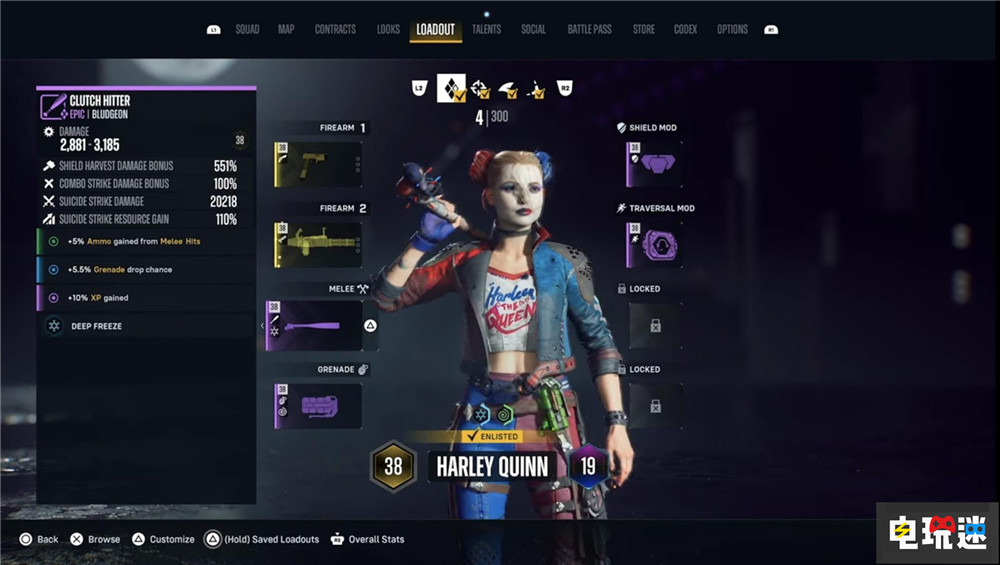The image size is (1000, 565).
Task: Switch to the Social tab
Action: point(533,30)
